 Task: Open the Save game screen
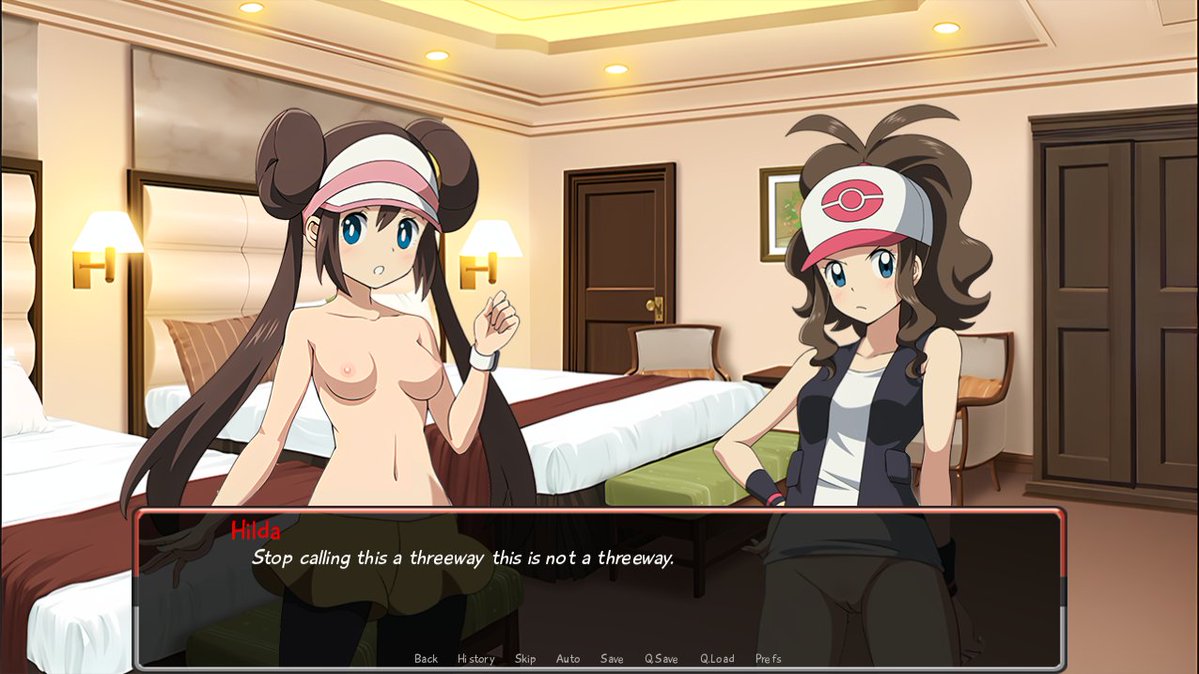[612, 659]
